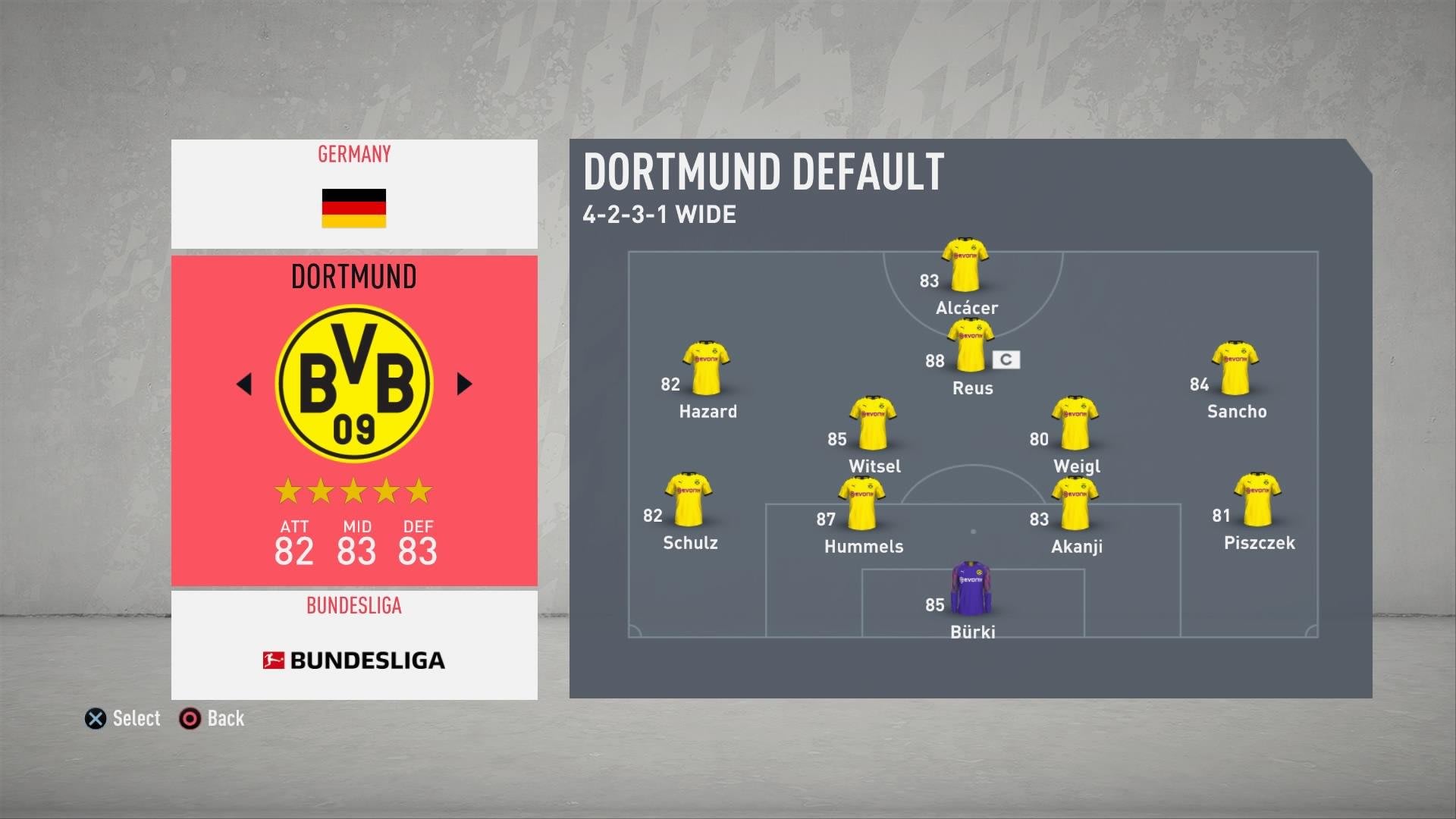This screenshot has width=1456, height=819.
Task: Choose the Bundesliga league selector panel
Action: point(354,645)
